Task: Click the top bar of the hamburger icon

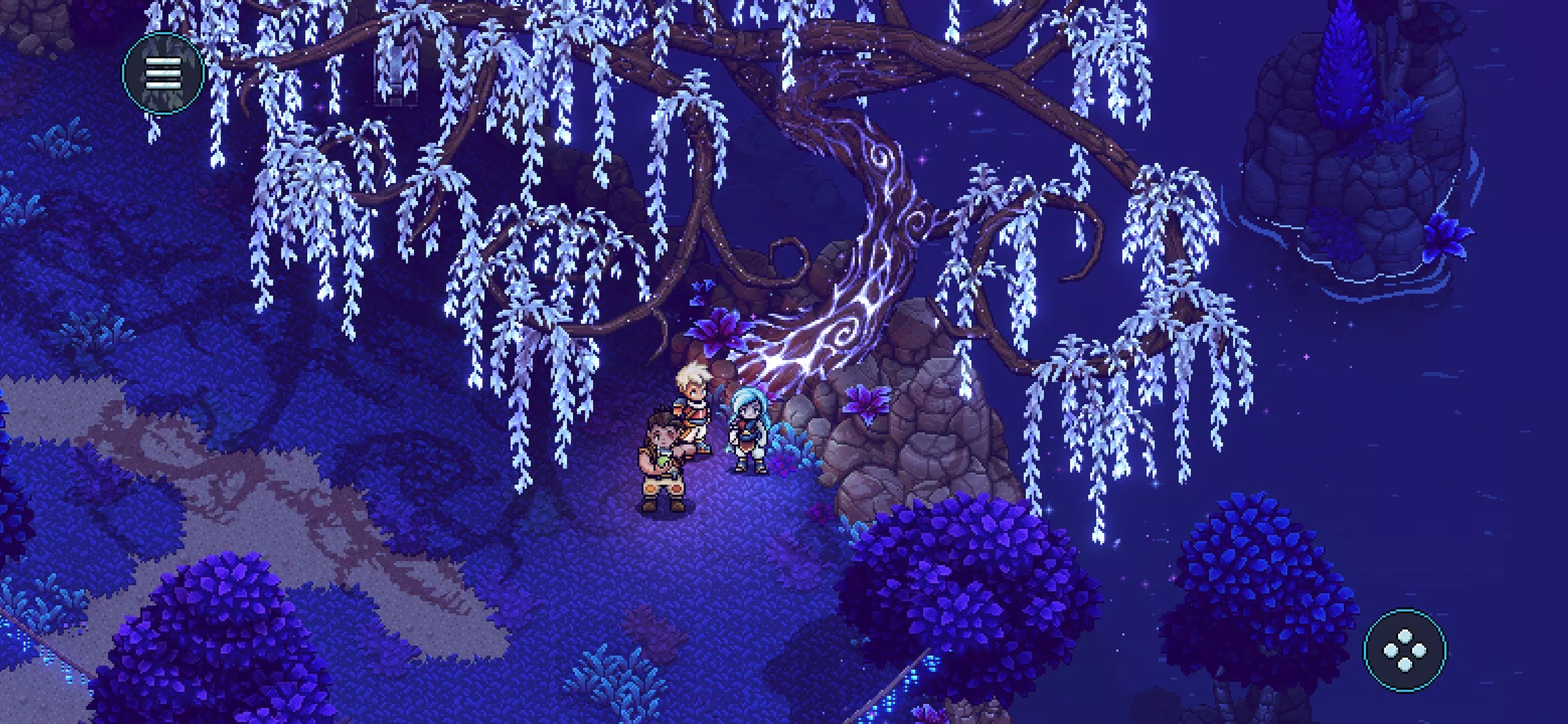Action: click(x=164, y=62)
